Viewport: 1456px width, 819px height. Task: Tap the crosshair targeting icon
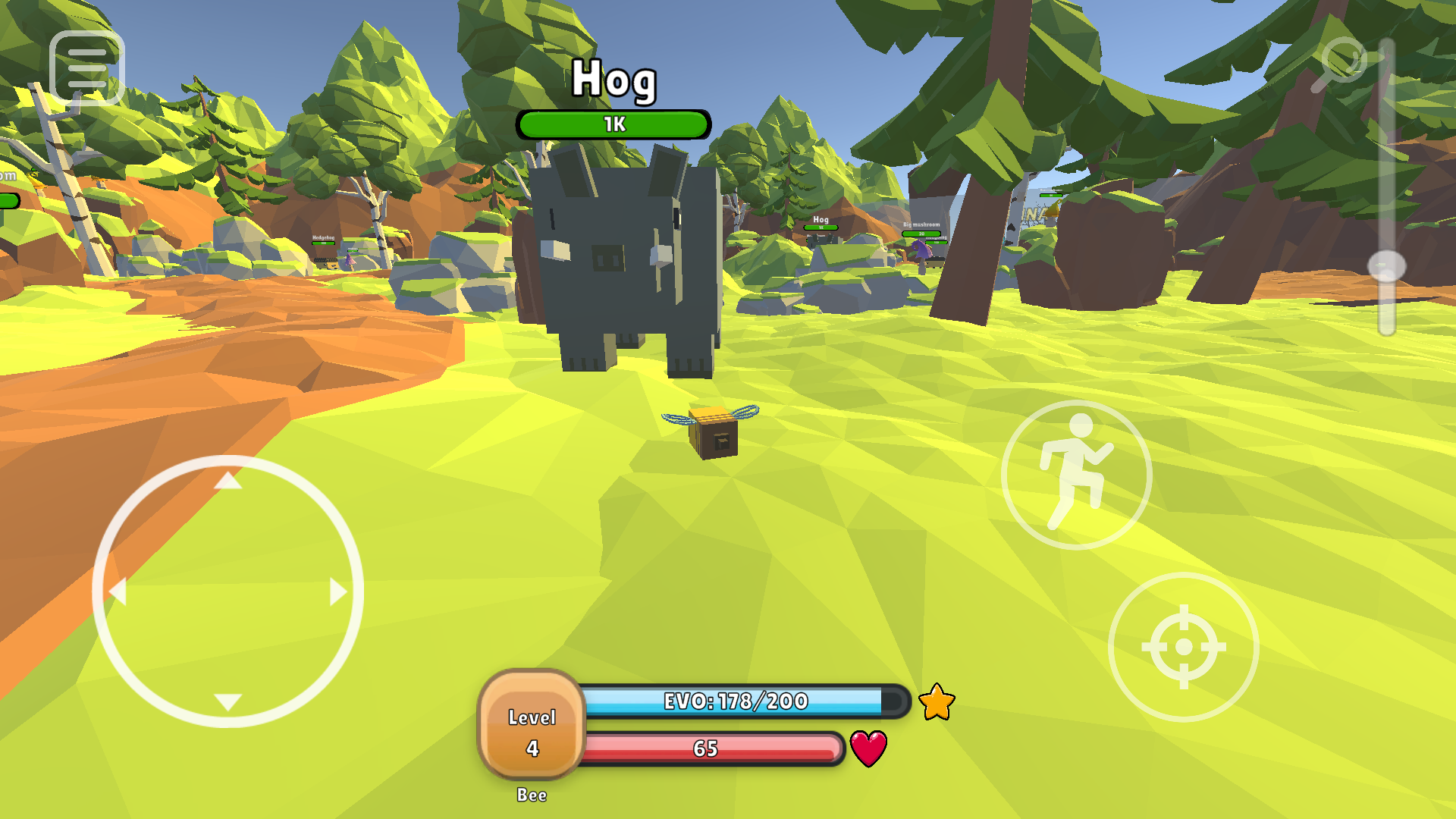point(1183,646)
